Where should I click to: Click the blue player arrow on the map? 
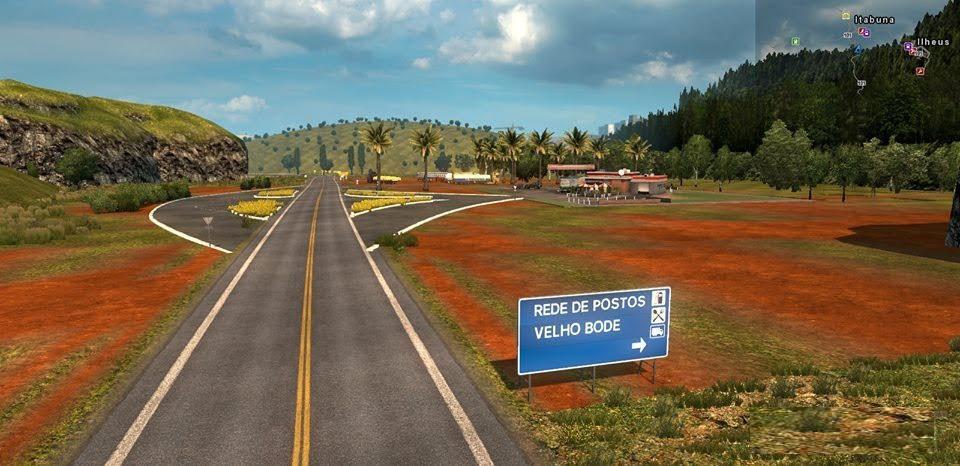857,48
